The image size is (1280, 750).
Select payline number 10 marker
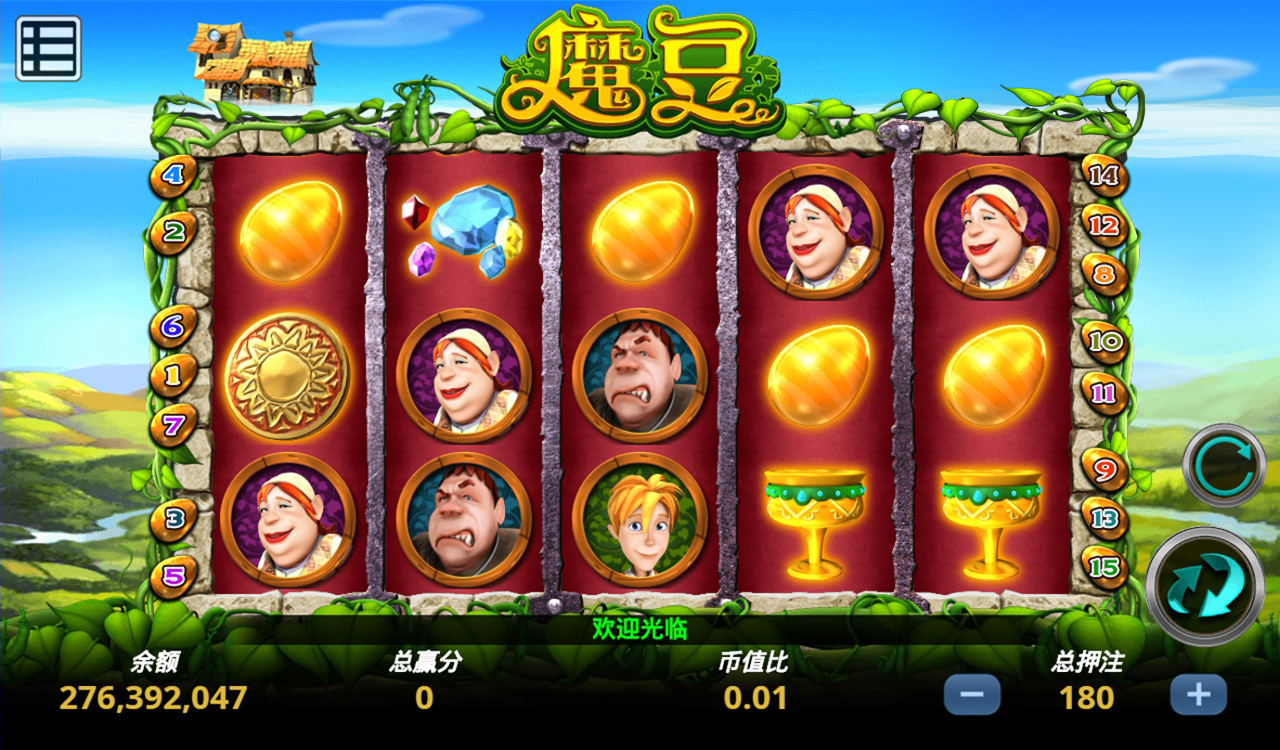[x=1105, y=342]
